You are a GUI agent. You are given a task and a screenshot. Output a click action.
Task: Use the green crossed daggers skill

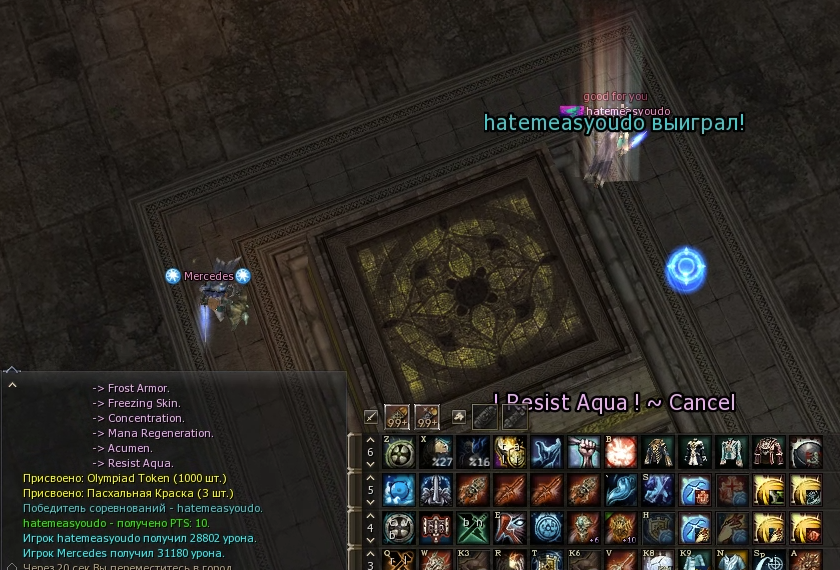(473, 527)
